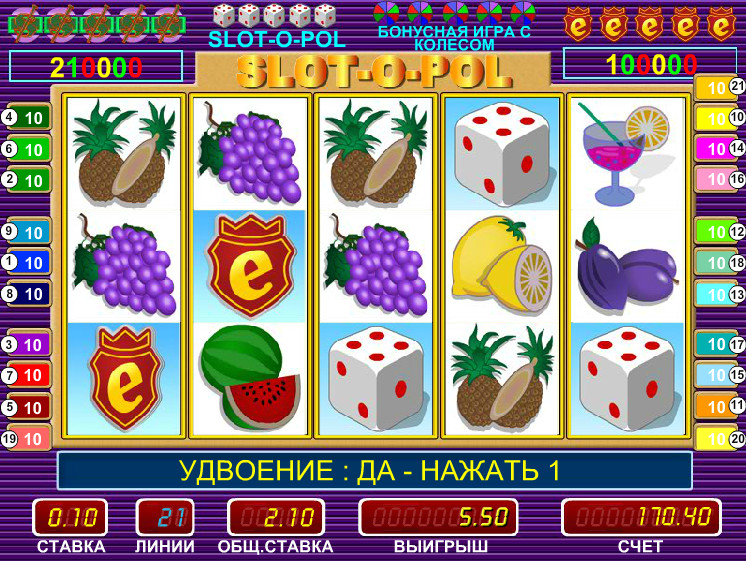Image resolution: width=746 pixels, height=561 pixels.
Task: Activate payline 19 indicator
Action: (x=27, y=438)
